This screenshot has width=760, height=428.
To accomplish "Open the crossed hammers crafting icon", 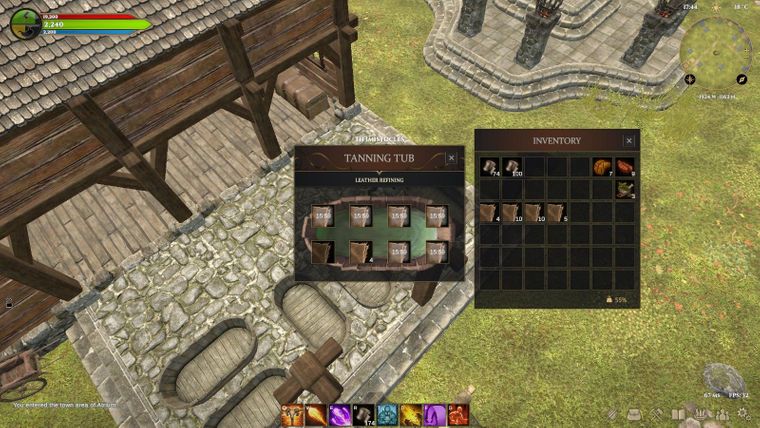I will click(656, 414).
